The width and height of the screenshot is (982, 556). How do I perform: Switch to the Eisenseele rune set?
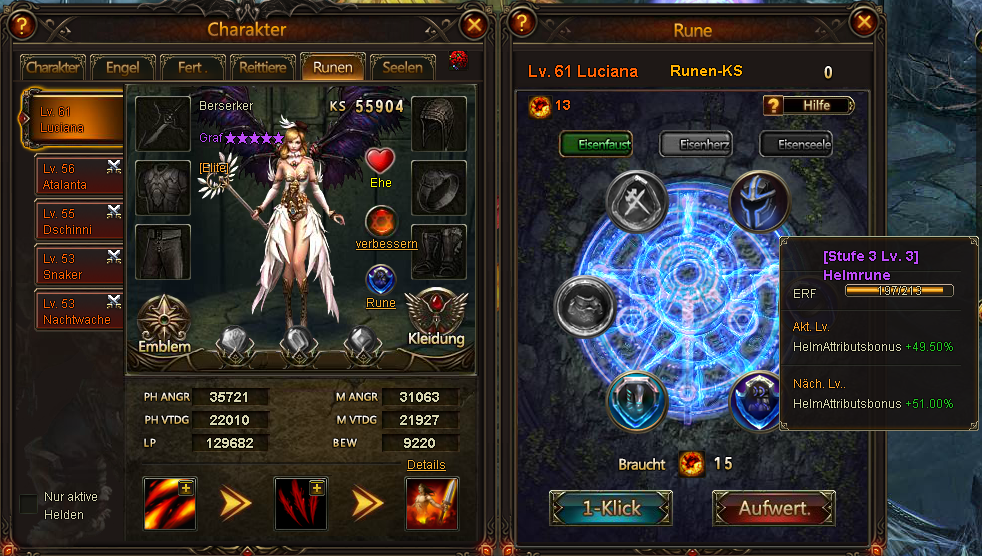pos(796,145)
